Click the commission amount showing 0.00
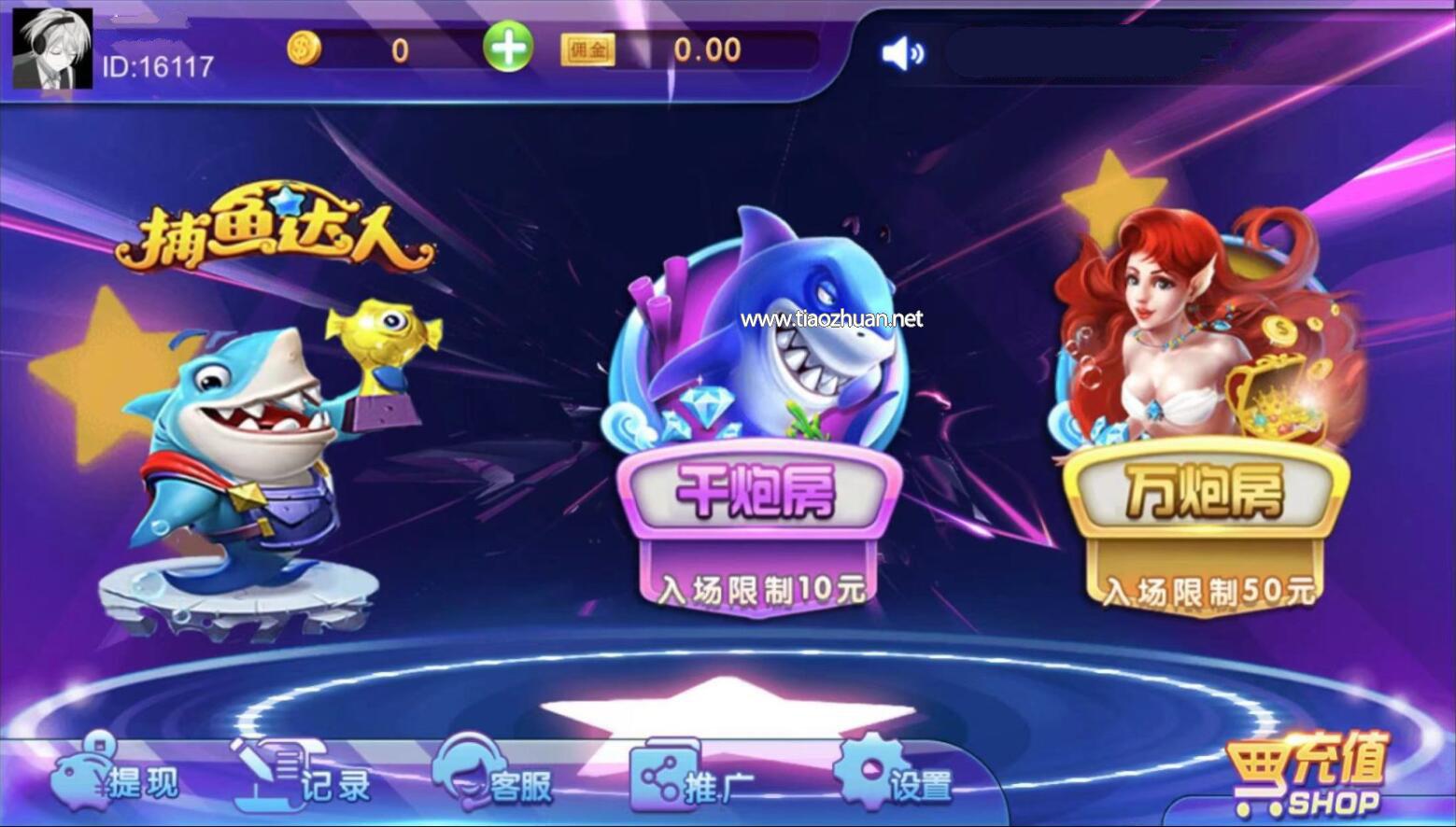The width and height of the screenshot is (1456, 827). click(708, 49)
